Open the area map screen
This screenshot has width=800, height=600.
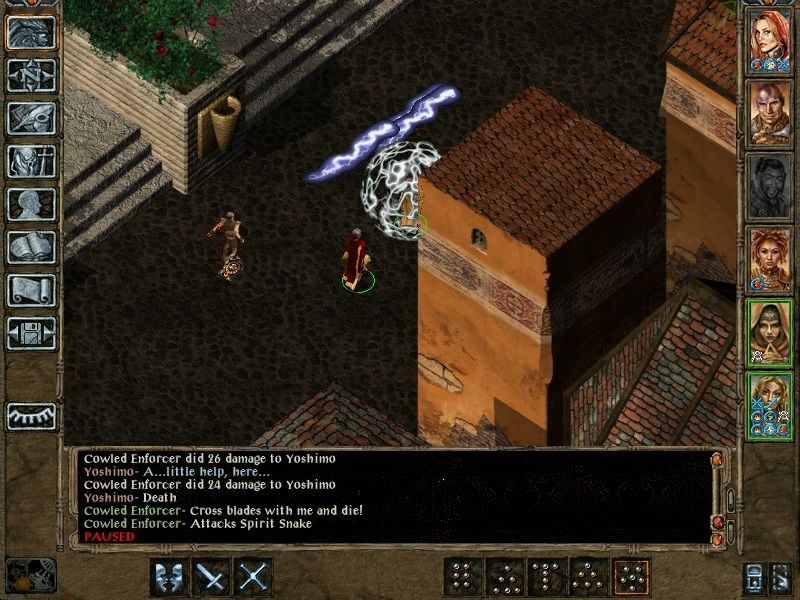click(x=31, y=75)
